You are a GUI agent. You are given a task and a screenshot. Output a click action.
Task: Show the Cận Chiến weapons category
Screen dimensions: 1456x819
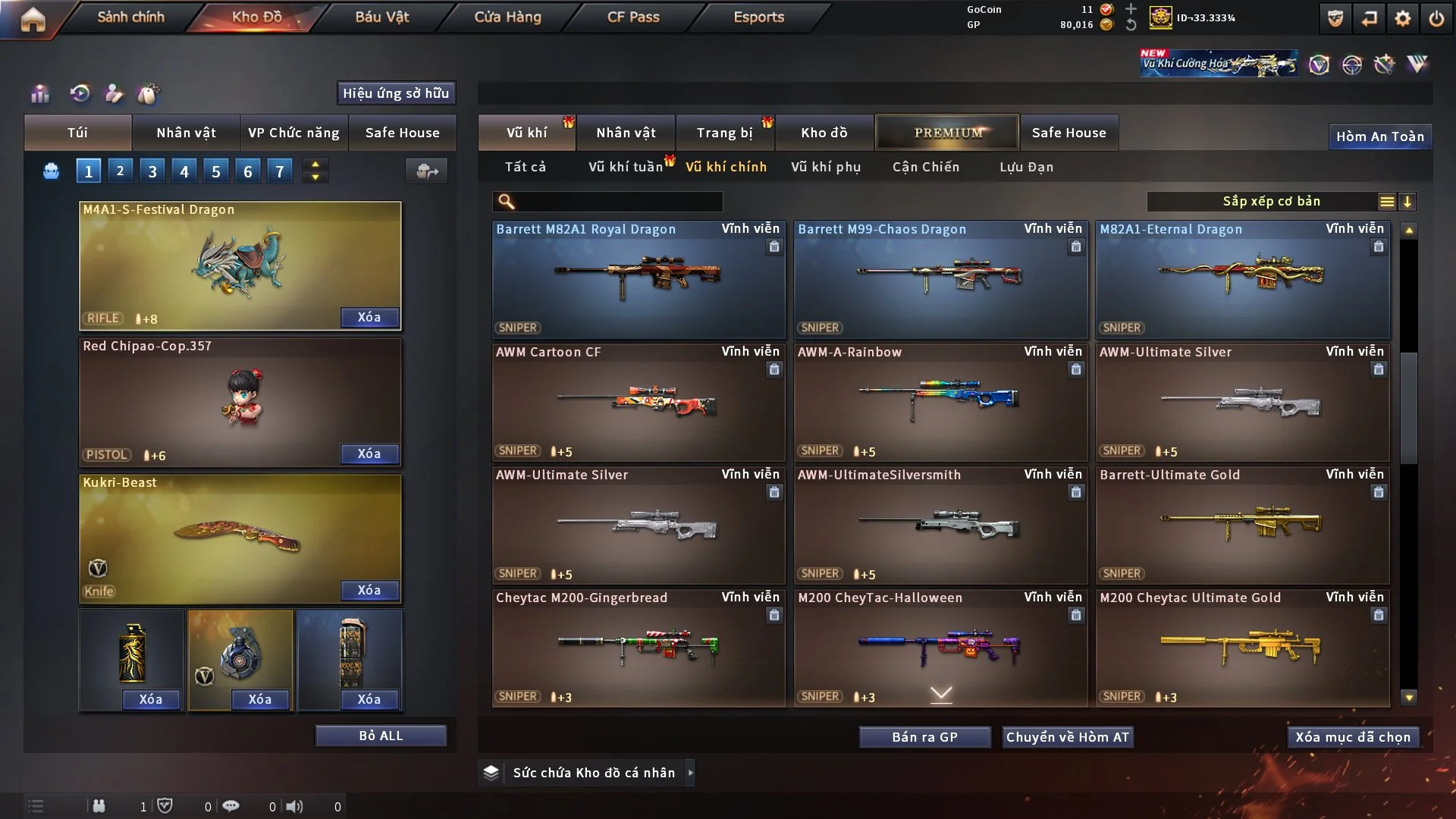(x=925, y=167)
